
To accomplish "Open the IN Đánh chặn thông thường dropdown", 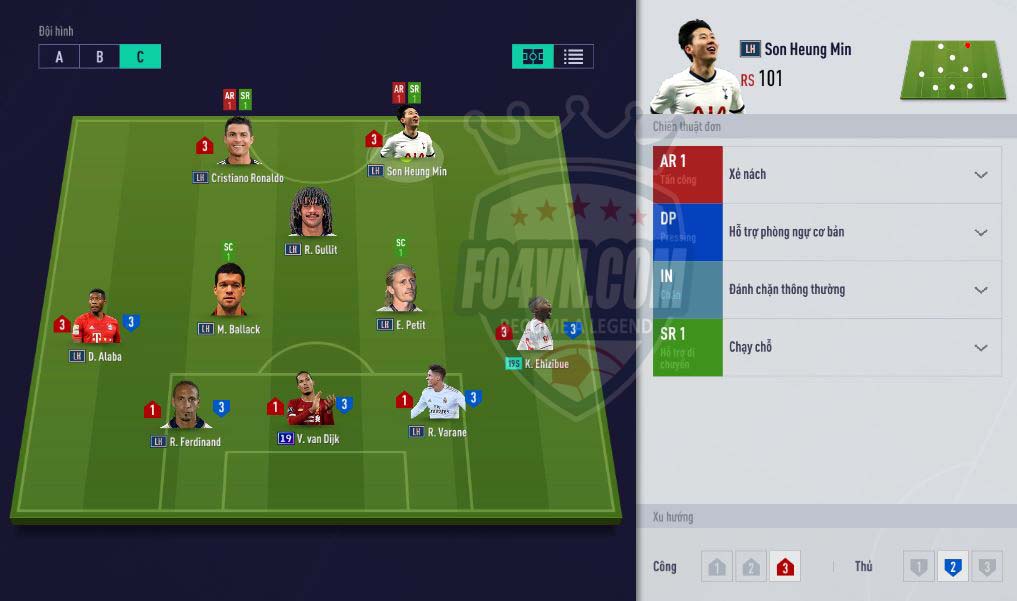I will pos(980,290).
